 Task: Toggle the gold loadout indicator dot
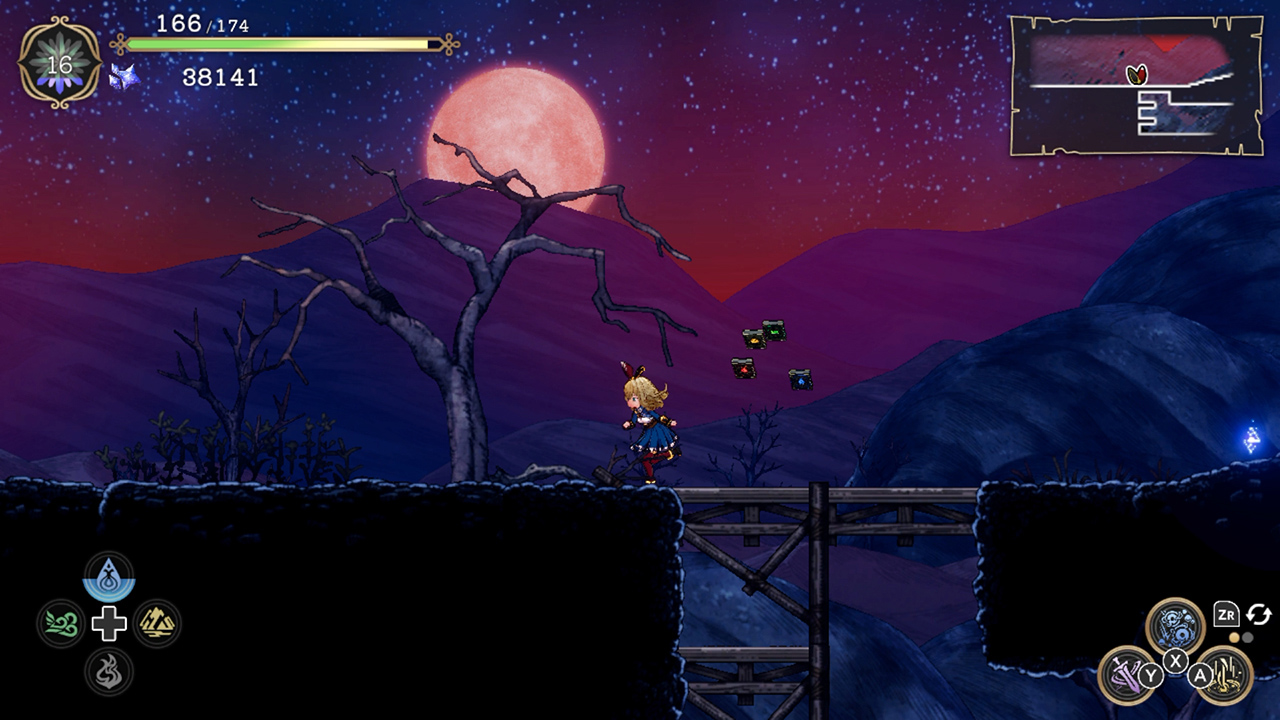[1234, 636]
